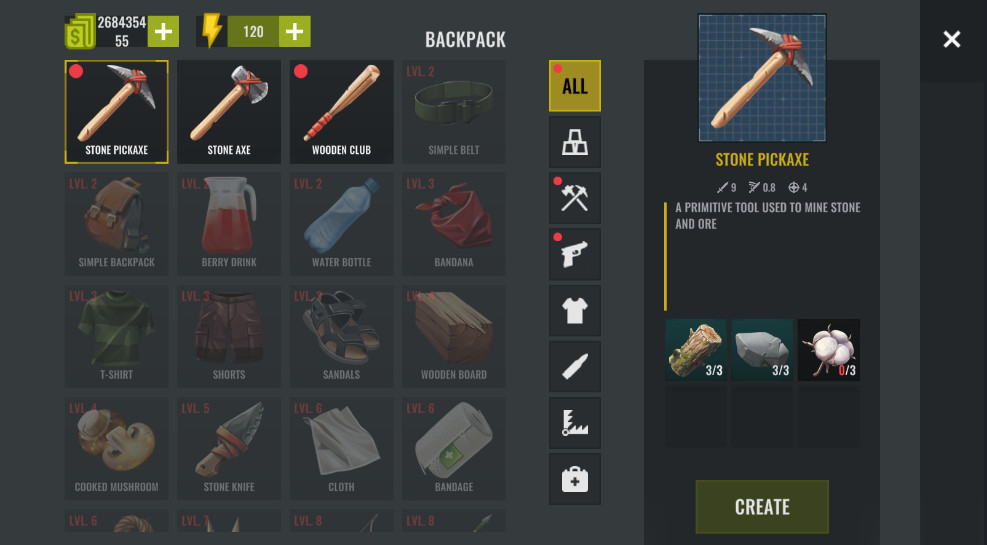Pick the Simple Backpack recipe
Image resolution: width=987 pixels, height=545 pixels.
point(116,224)
